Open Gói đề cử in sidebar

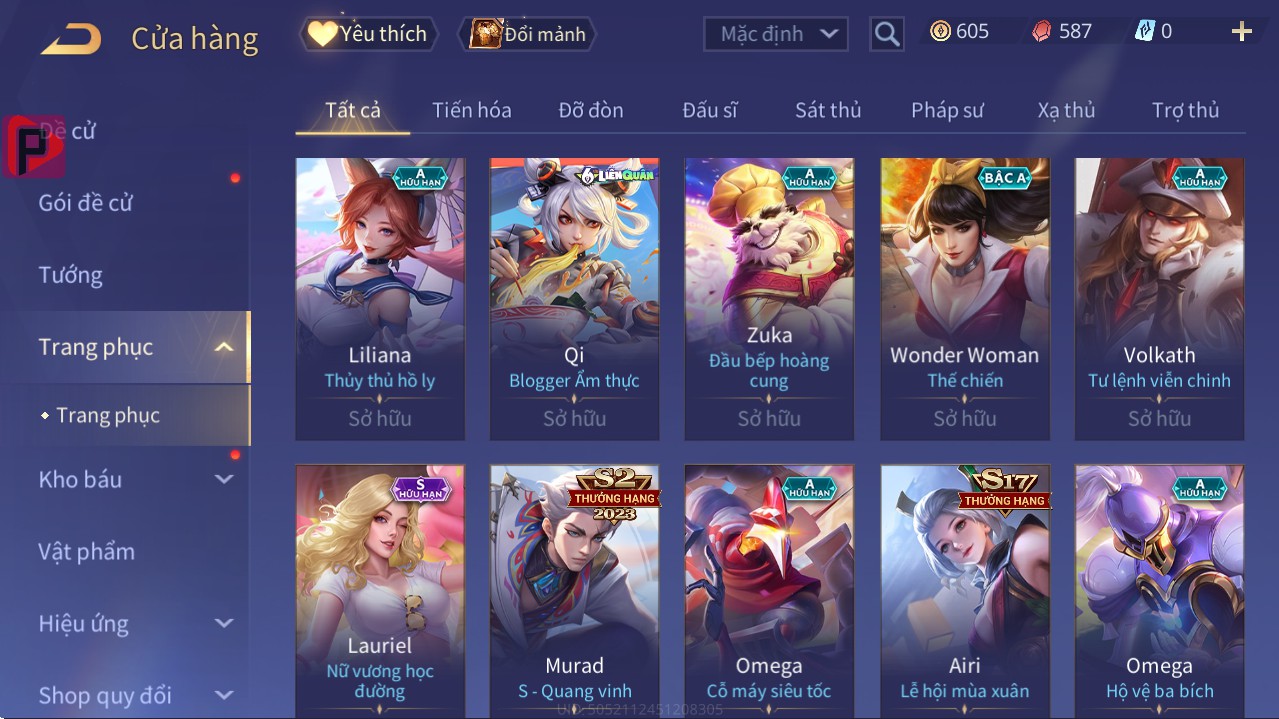tap(86, 203)
